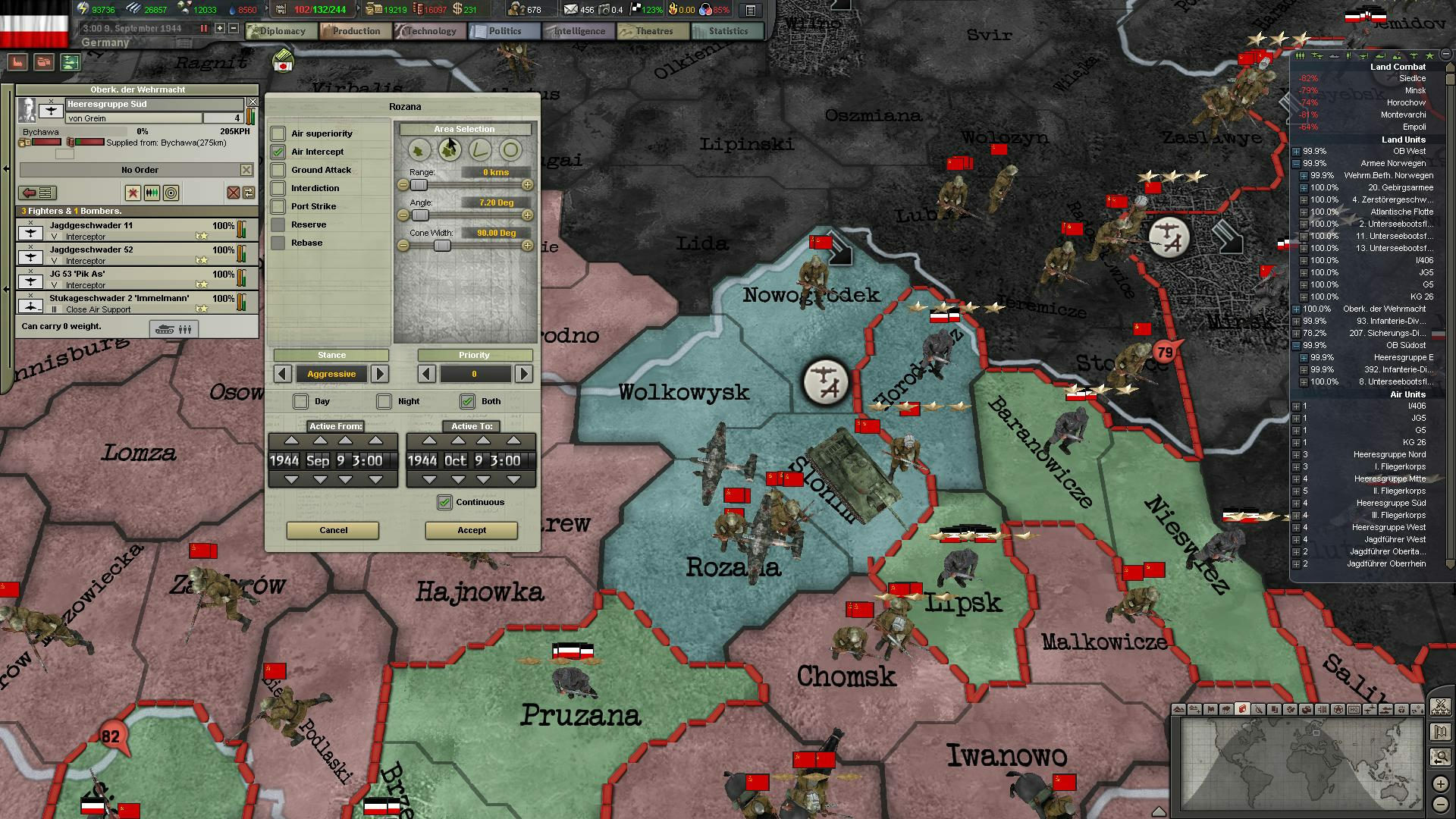Viewport: 1456px width, 819px height.
Task: Increase the Cone Width slider with plus button
Action: click(x=528, y=245)
